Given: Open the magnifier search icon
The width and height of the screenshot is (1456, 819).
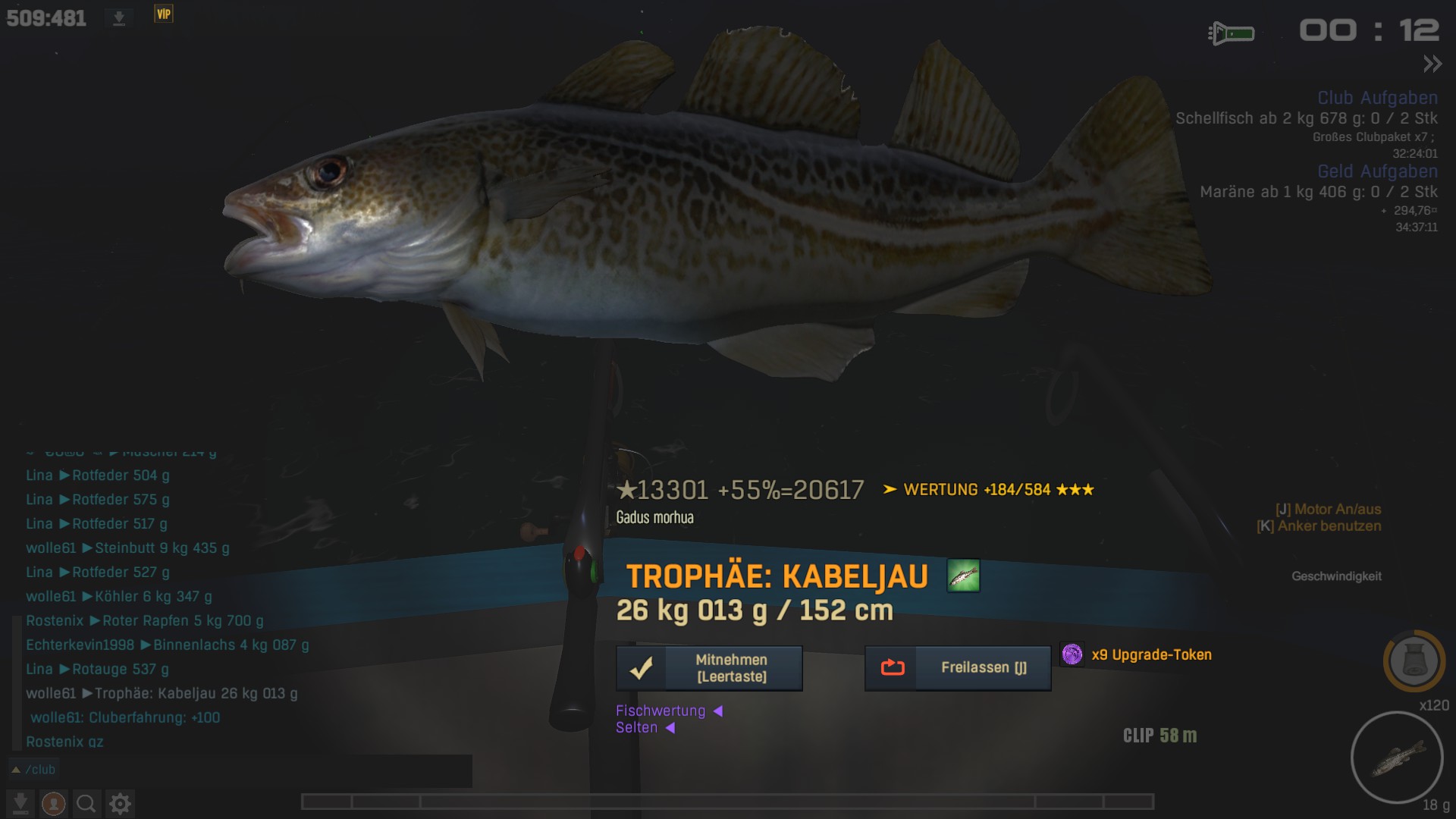Looking at the screenshot, I should pyautogui.click(x=86, y=803).
